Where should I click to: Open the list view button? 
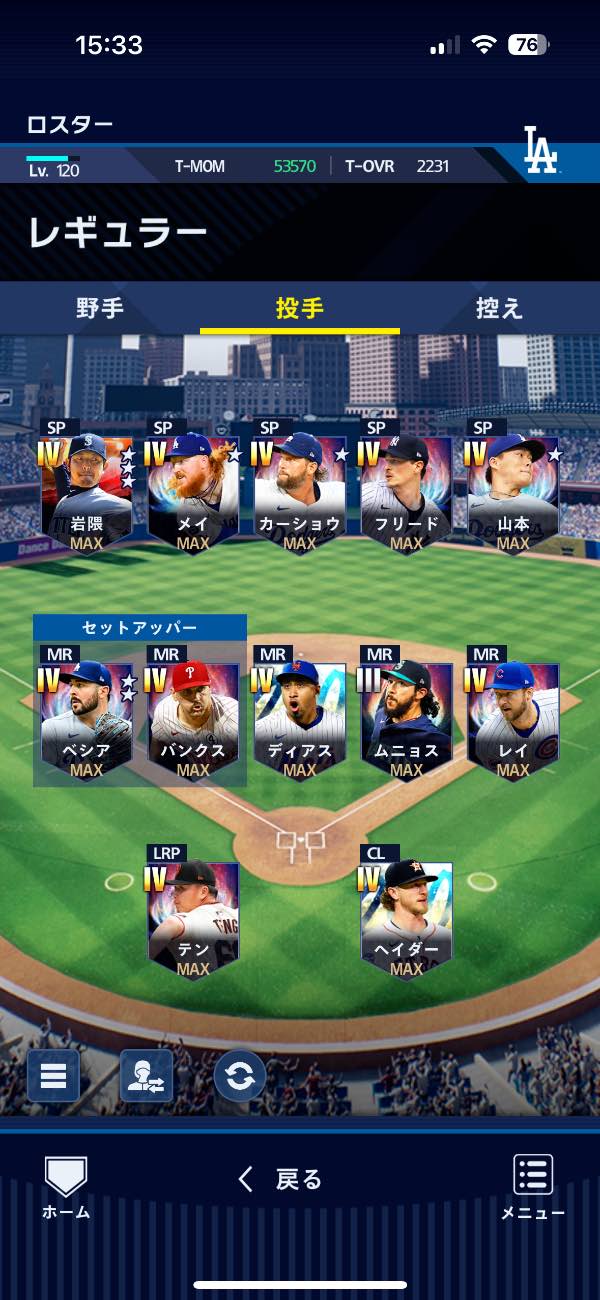click(x=53, y=1076)
